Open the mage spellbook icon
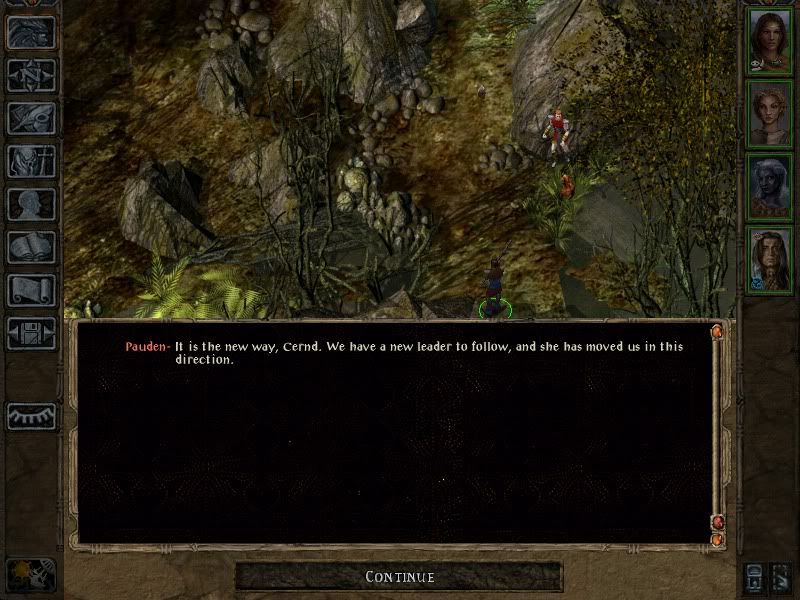The height and width of the screenshot is (600, 800). (x=31, y=247)
